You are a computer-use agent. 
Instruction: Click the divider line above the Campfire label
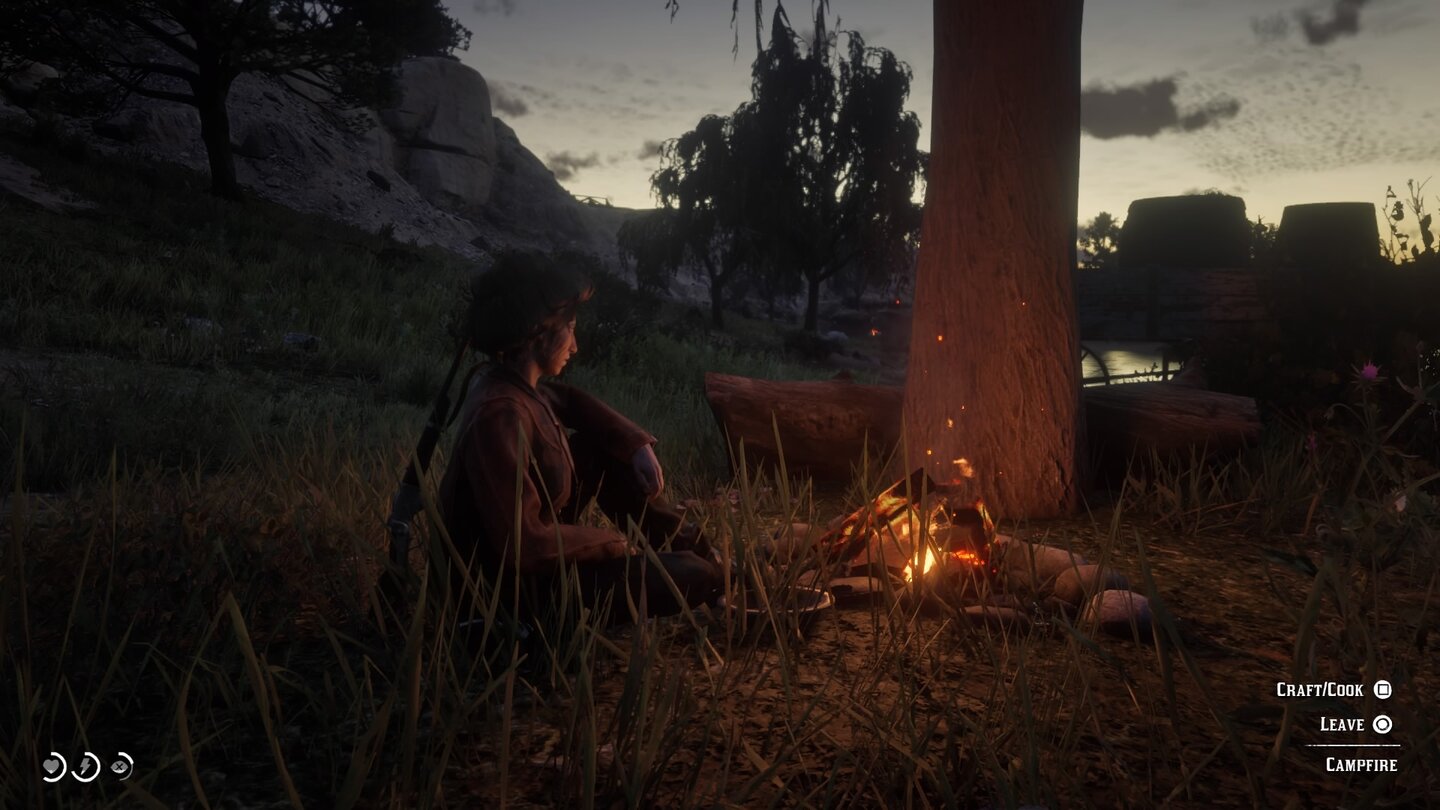pos(1354,745)
